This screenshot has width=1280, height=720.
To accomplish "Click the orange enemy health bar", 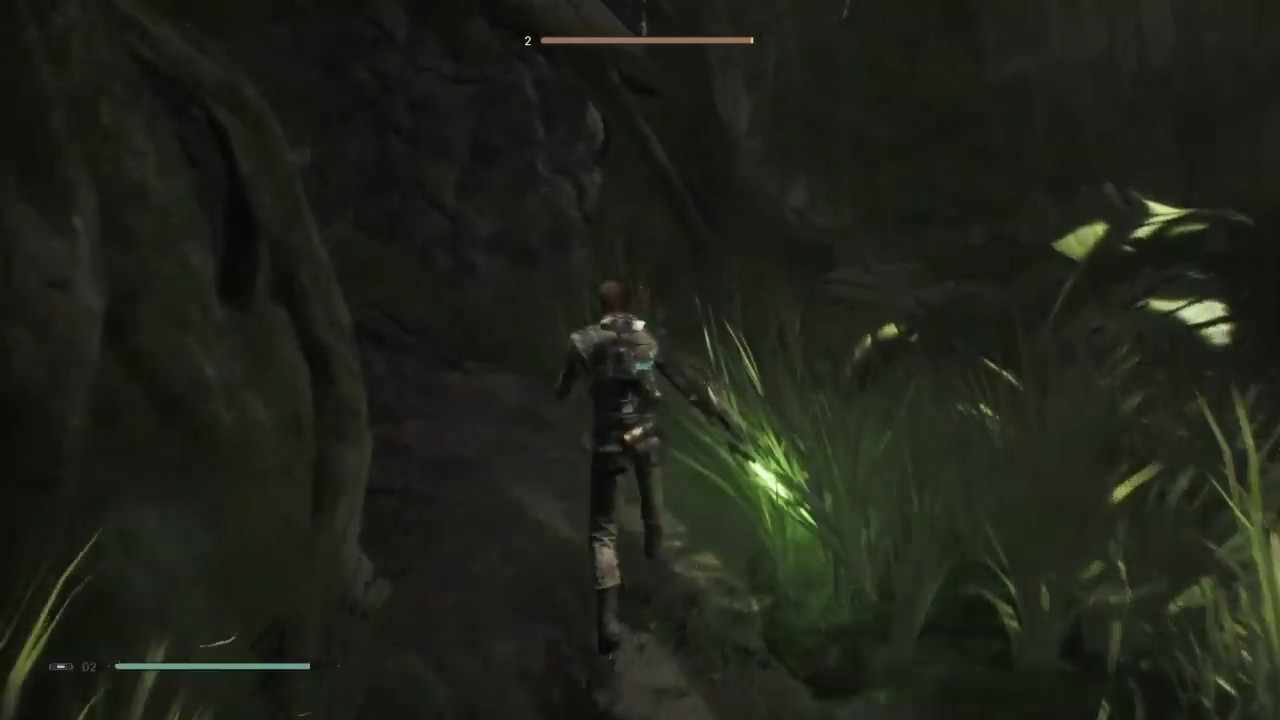I will pyautogui.click(x=646, y=40).
